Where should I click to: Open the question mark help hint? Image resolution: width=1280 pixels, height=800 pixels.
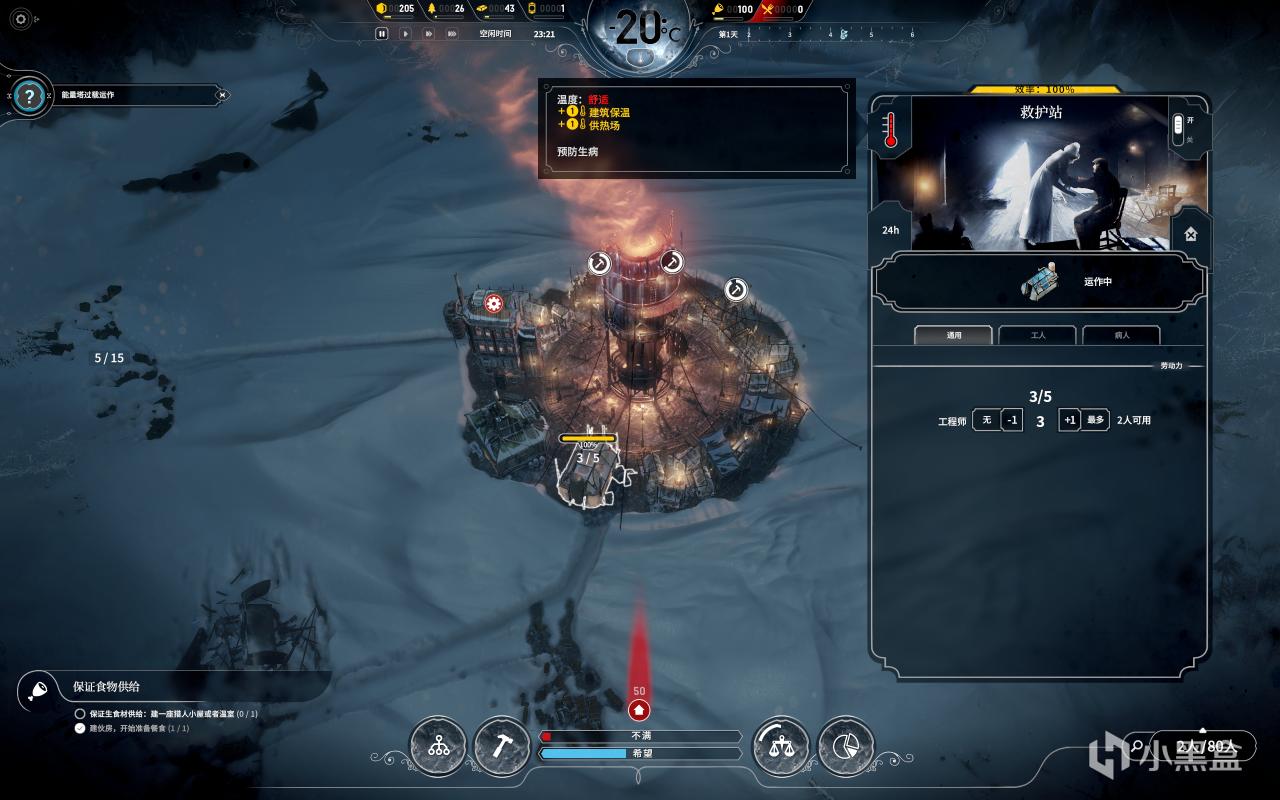30,96
